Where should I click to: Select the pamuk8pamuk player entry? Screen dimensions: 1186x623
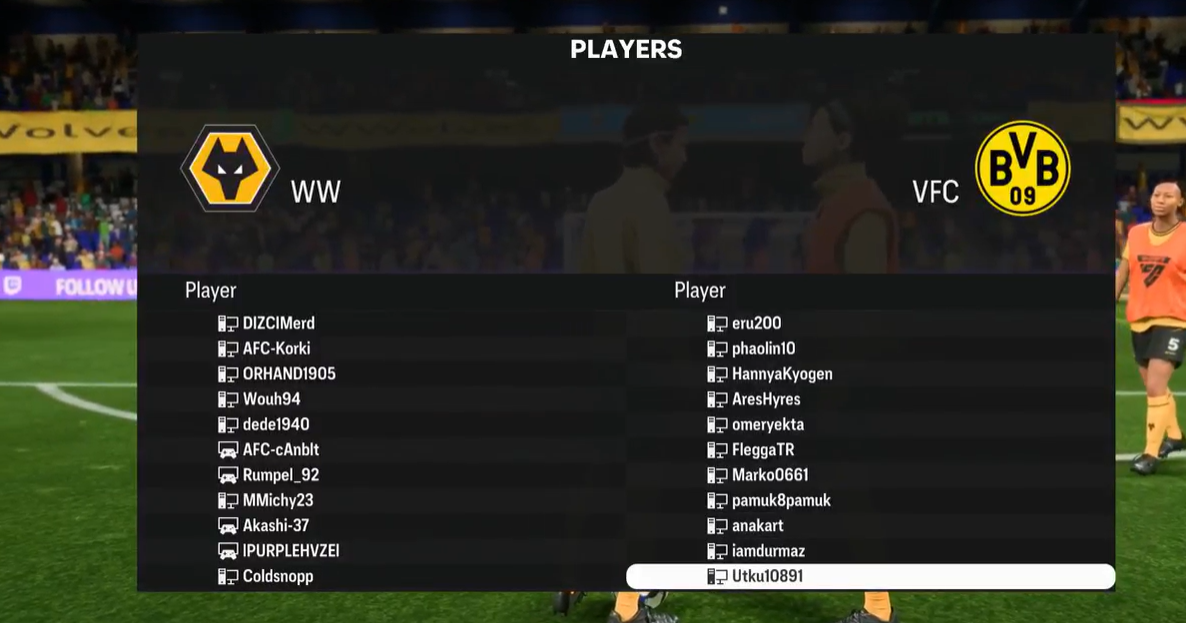pyautogui.click(x=781, y=500)
